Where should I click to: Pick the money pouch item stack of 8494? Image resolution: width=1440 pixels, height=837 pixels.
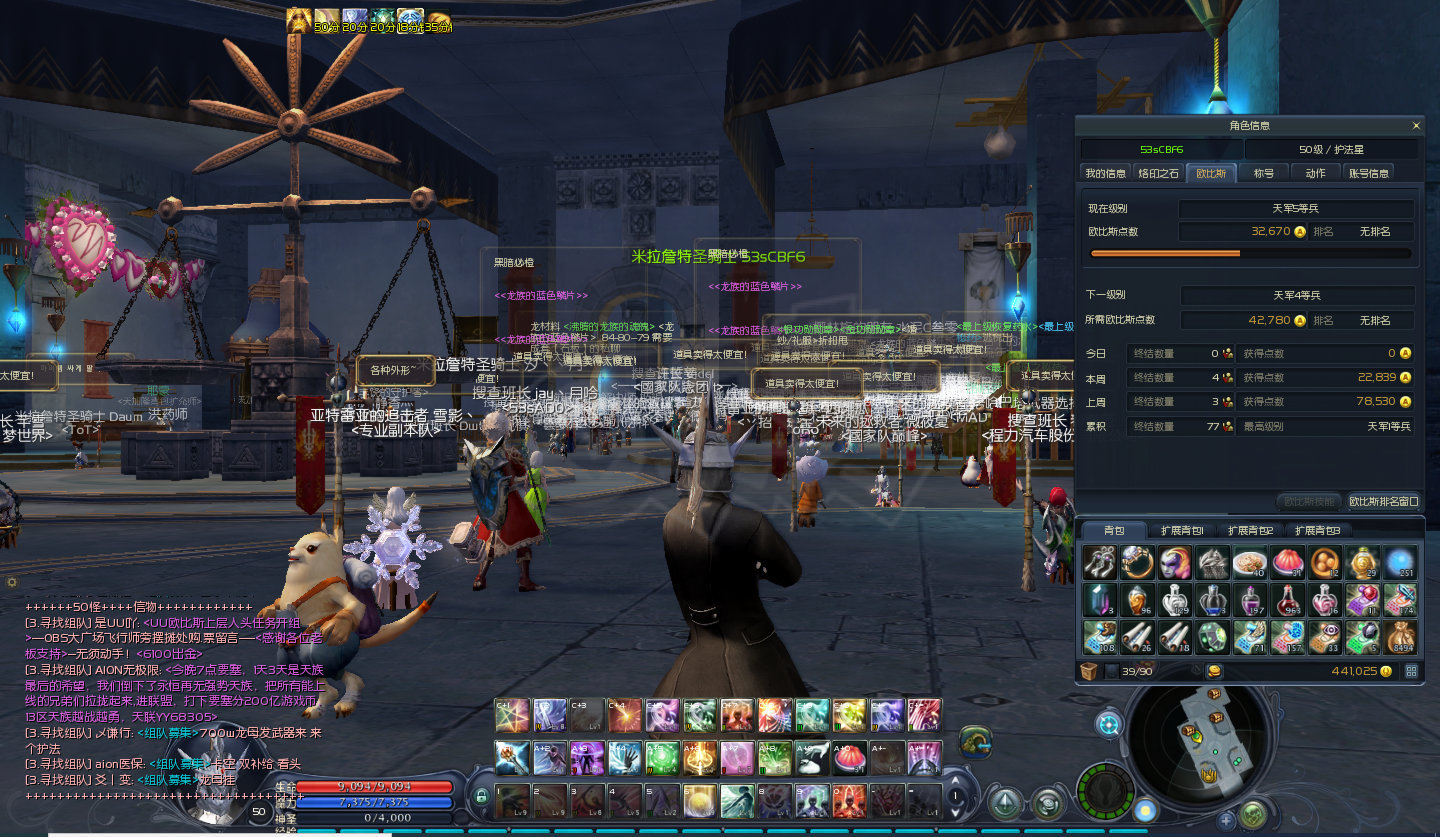tap(1400, 637)
